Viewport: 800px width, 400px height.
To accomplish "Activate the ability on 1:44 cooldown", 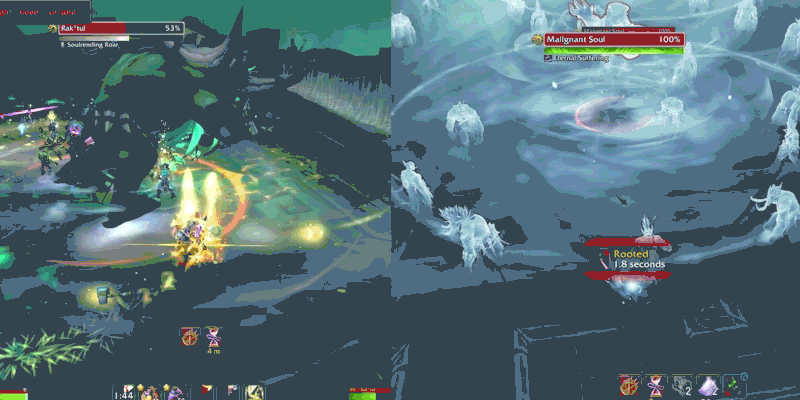I will tap(125, 393).
